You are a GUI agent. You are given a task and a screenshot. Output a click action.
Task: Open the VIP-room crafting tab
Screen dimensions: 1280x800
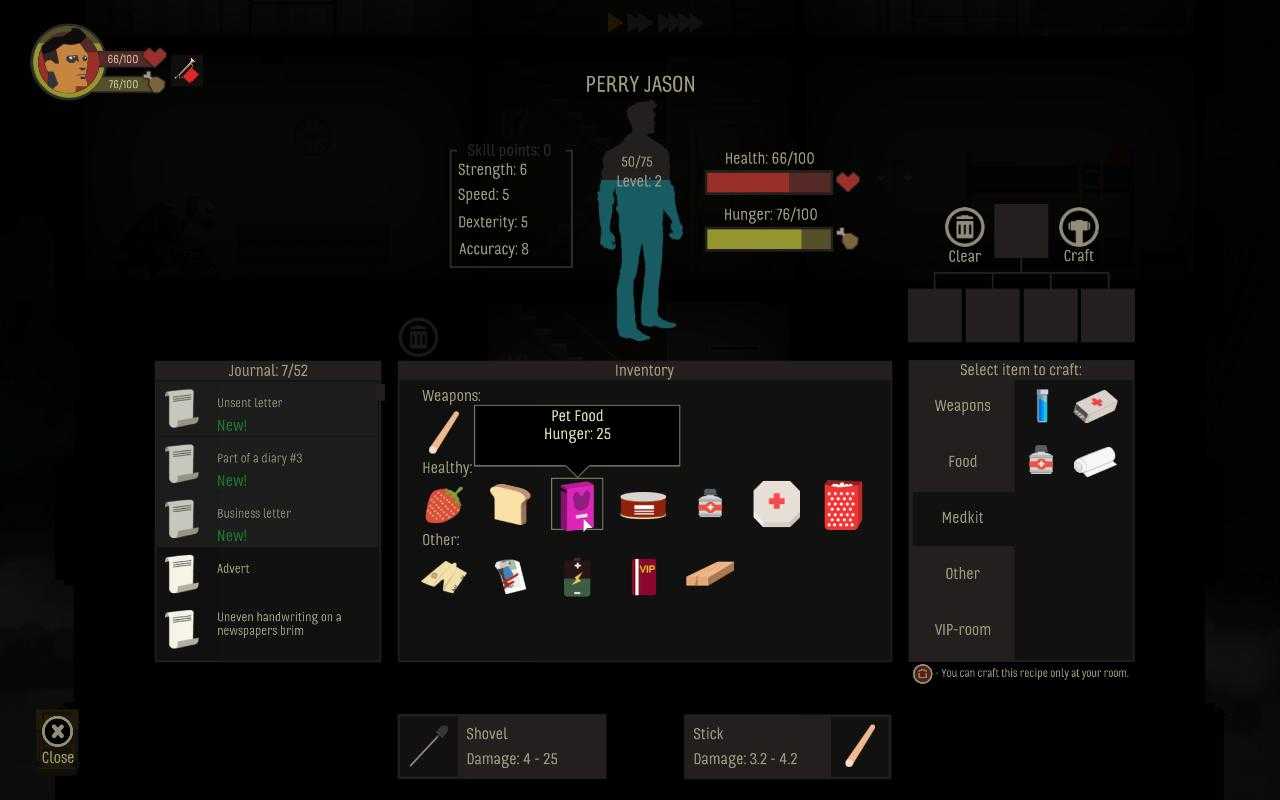coord(961,629)
